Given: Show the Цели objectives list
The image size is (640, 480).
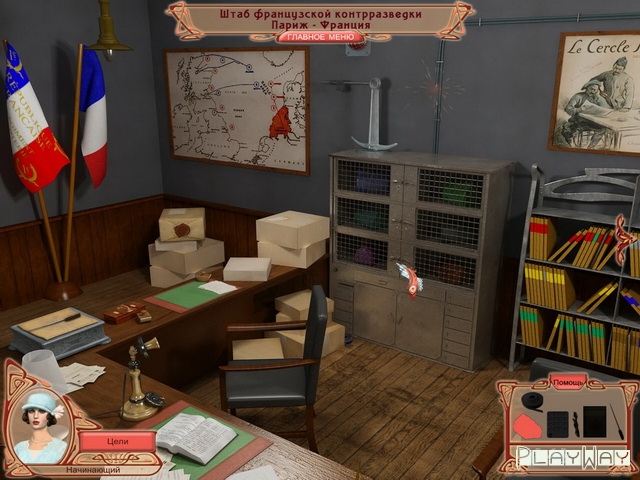Looking at the screenshot, I should (117, 440).
